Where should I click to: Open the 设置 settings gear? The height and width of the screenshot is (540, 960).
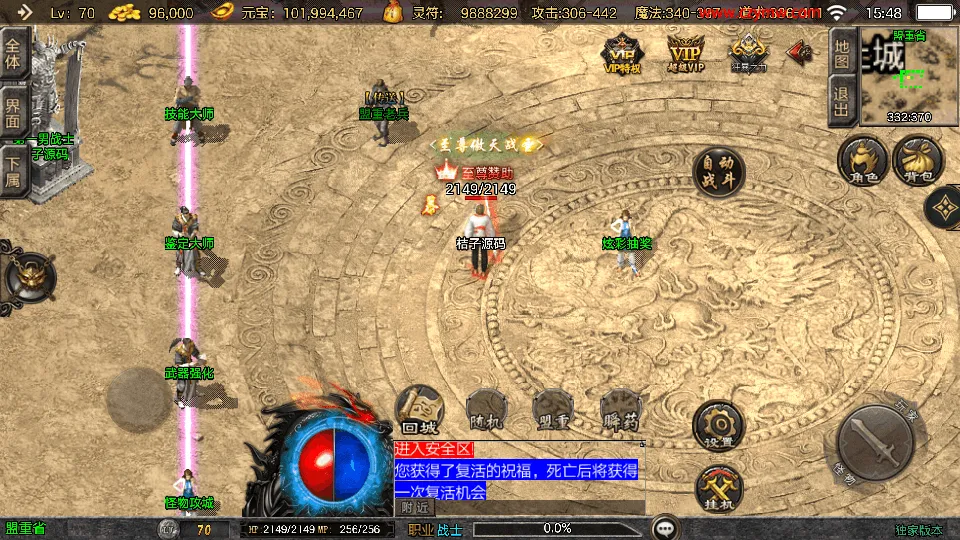pos(719,426)
